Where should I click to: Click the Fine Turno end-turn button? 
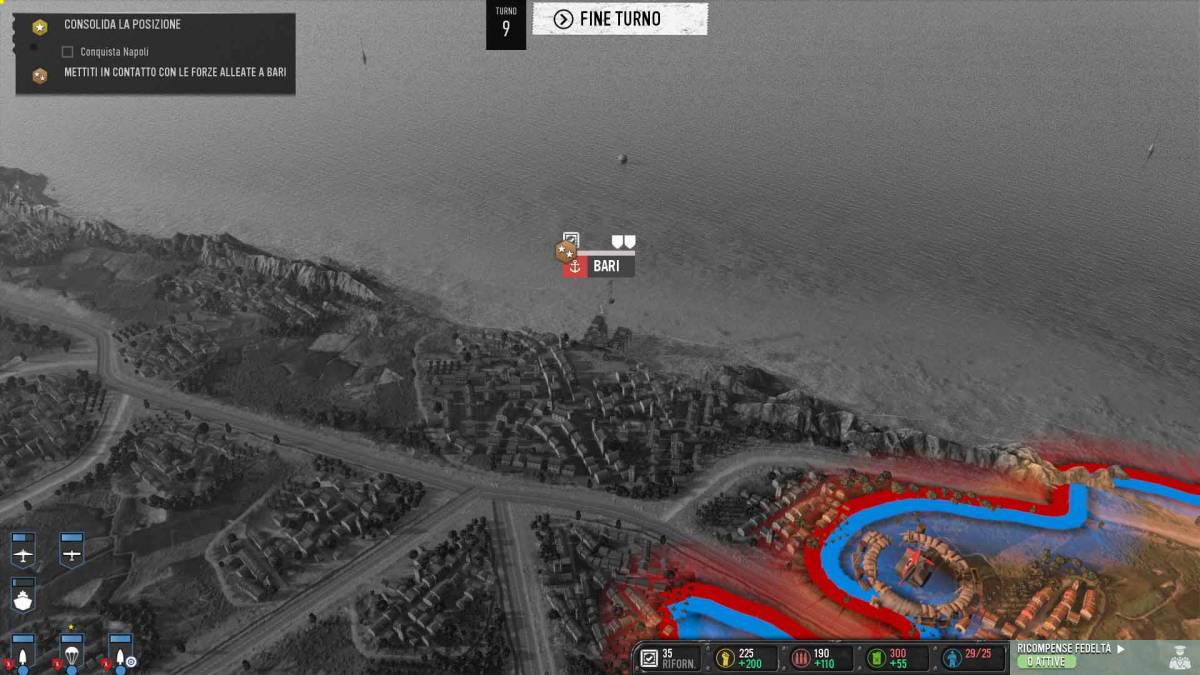click(x=619, y=19)
